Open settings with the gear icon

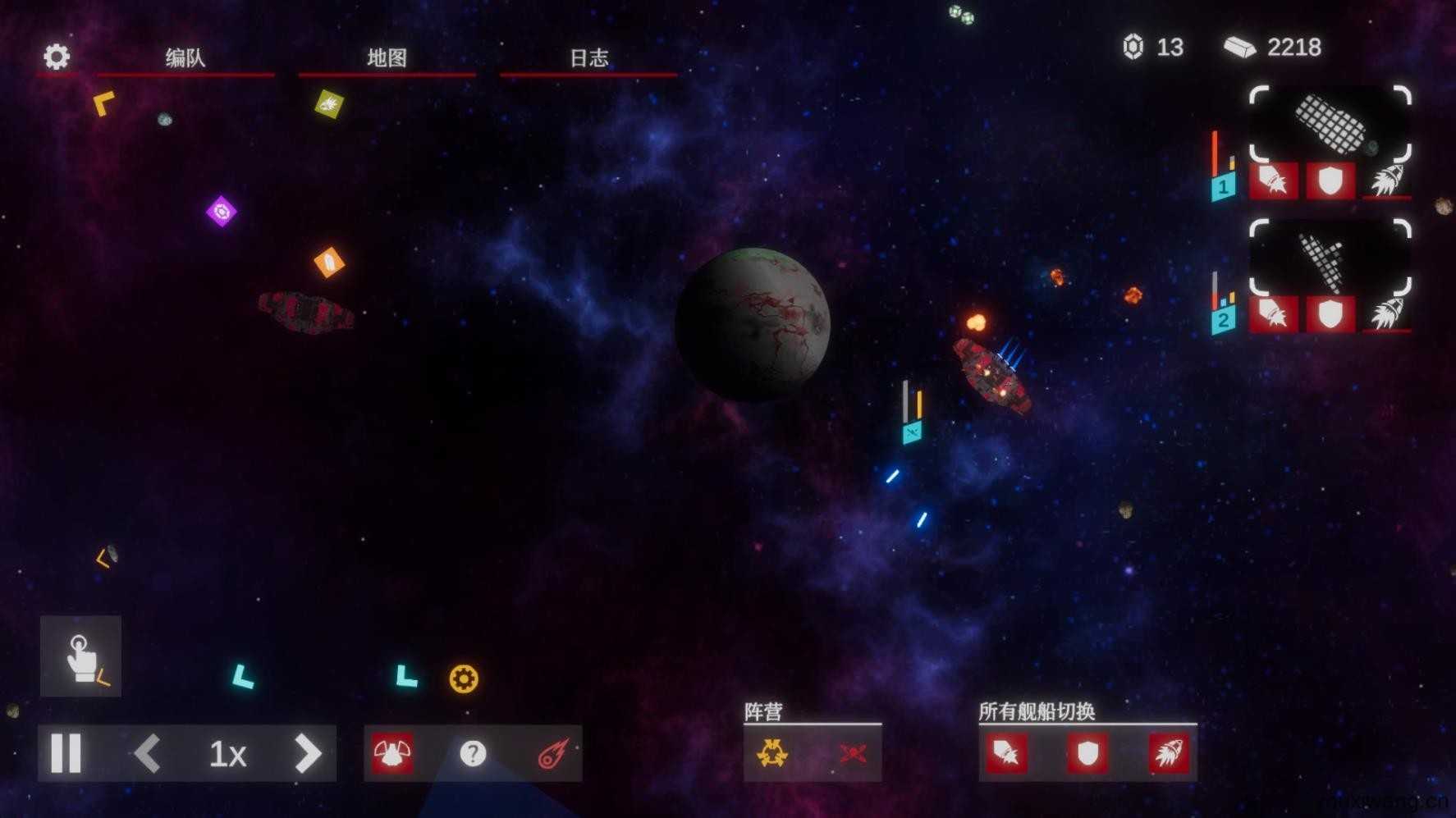[x=57, y=57]
